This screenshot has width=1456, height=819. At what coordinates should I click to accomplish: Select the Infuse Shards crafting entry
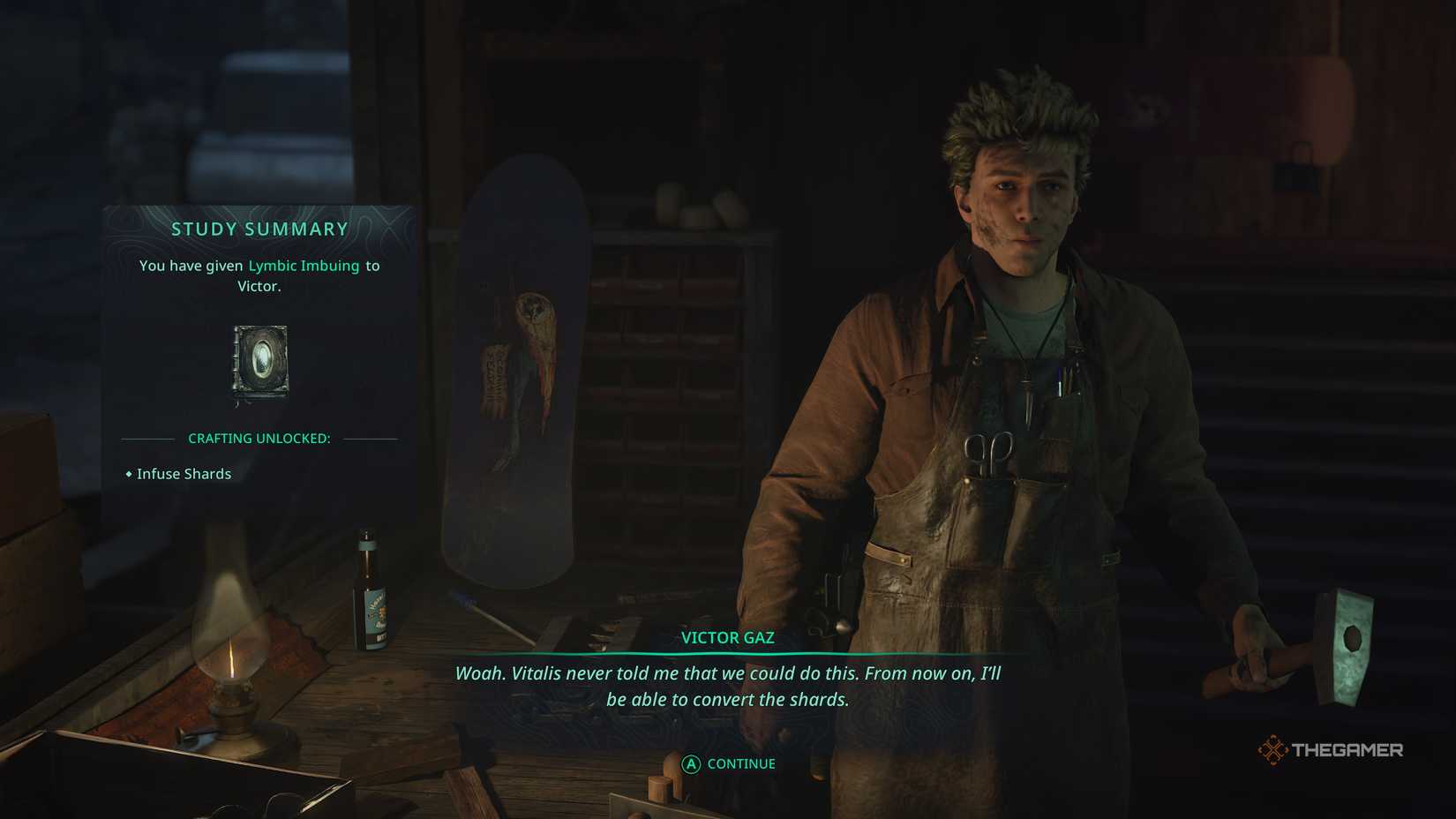click(x=184, y=474)
